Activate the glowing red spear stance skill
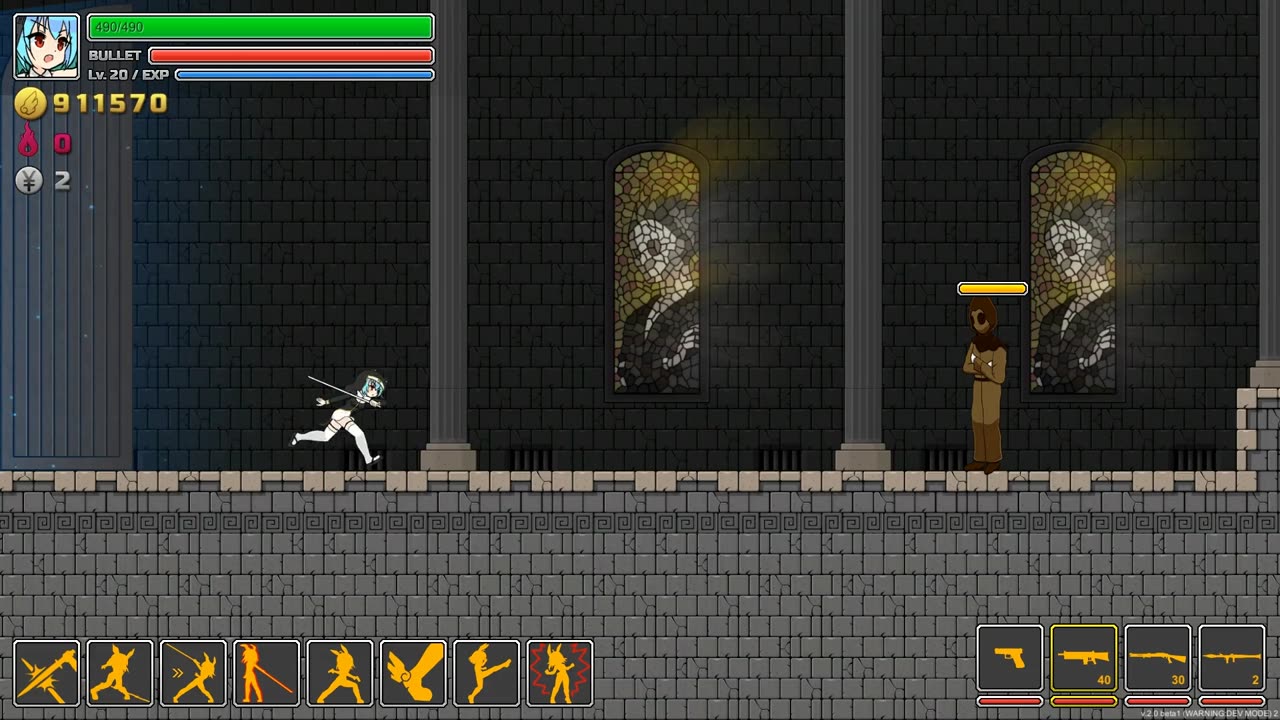The width and height of the screenshot is (1280, 720). pos(267,673)
